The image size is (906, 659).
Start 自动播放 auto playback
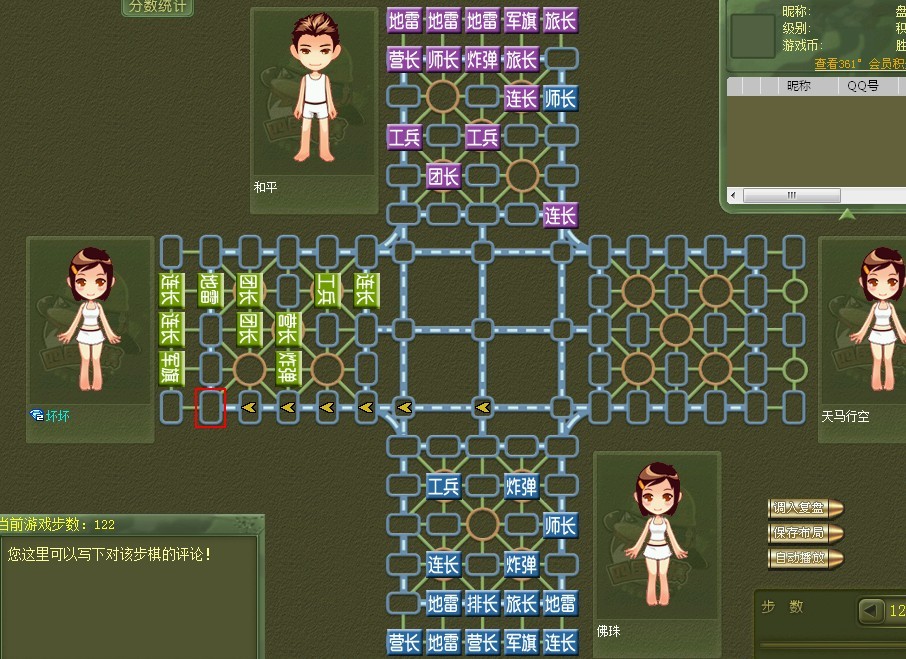pyautogui.click(x=804, y=558)
